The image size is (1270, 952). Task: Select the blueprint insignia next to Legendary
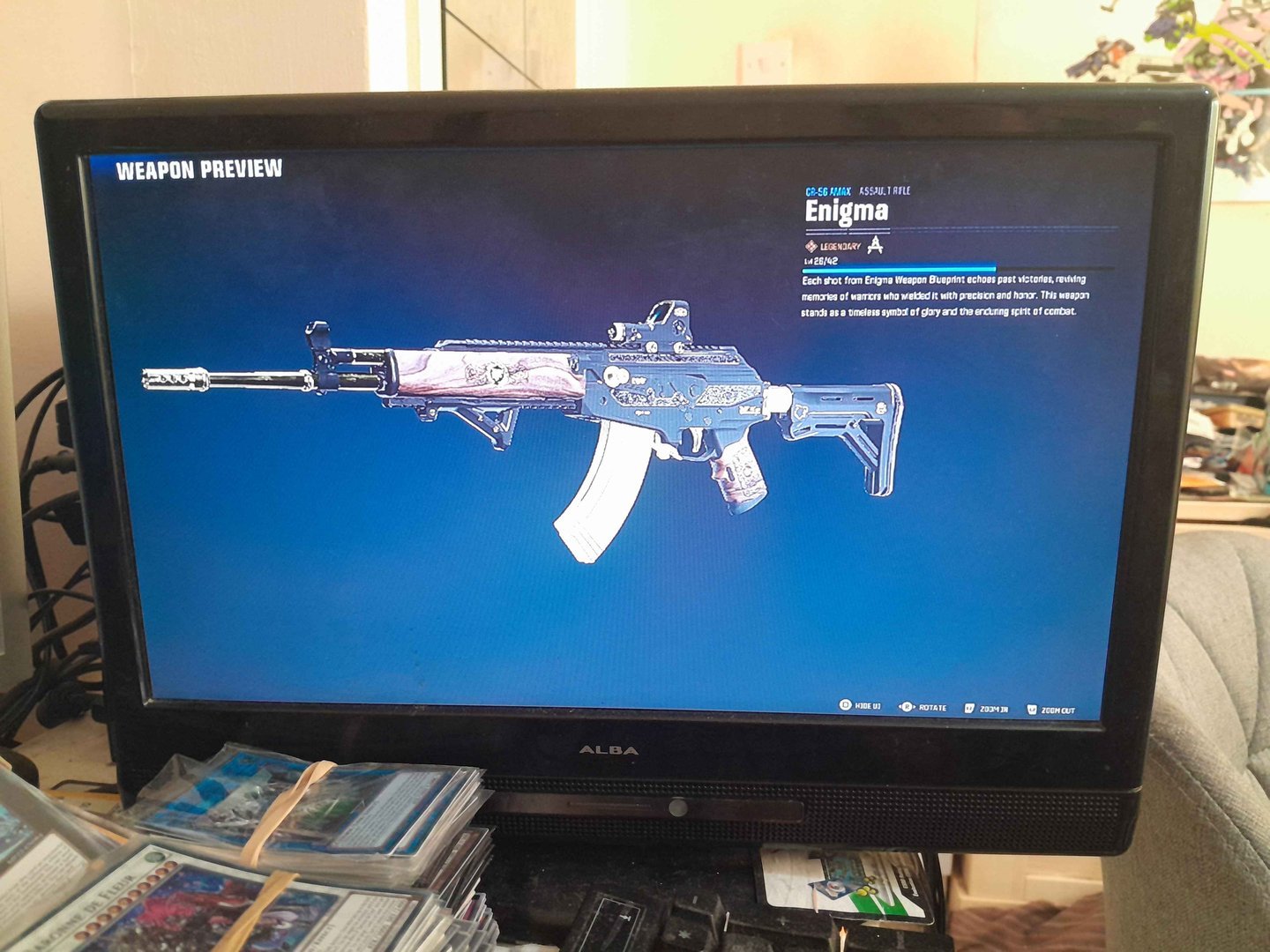[876, 246]
